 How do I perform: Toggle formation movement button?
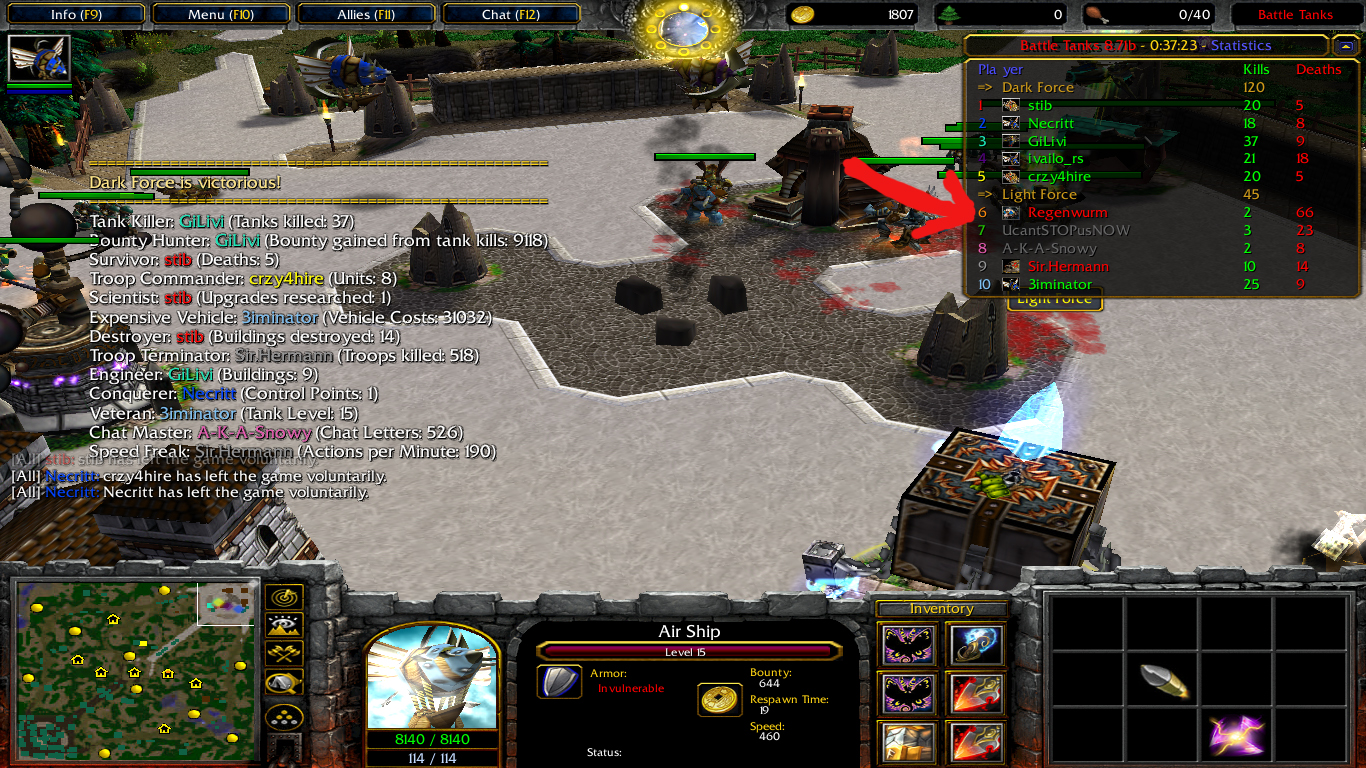(284, 717)
